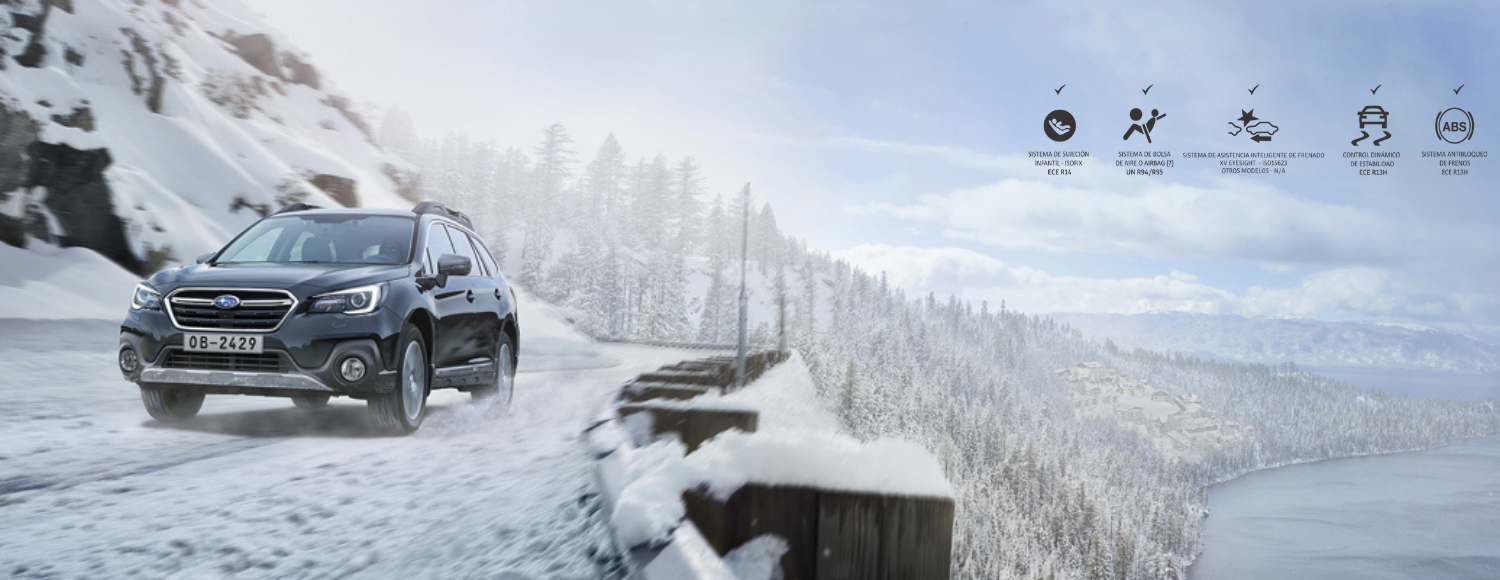Select the airbag system icon
1500x580 pixels.
pyautogui.click(x=1144, y=125)
